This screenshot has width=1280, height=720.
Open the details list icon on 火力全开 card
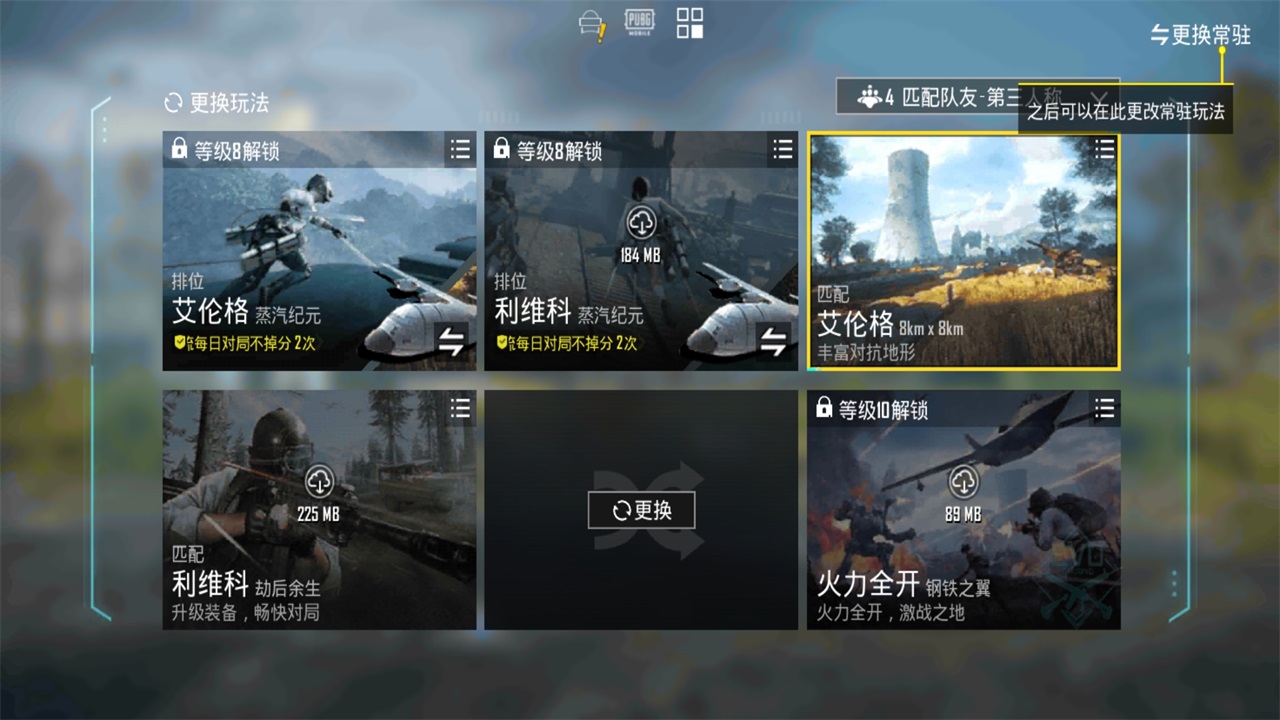[x=1104, y=409]
